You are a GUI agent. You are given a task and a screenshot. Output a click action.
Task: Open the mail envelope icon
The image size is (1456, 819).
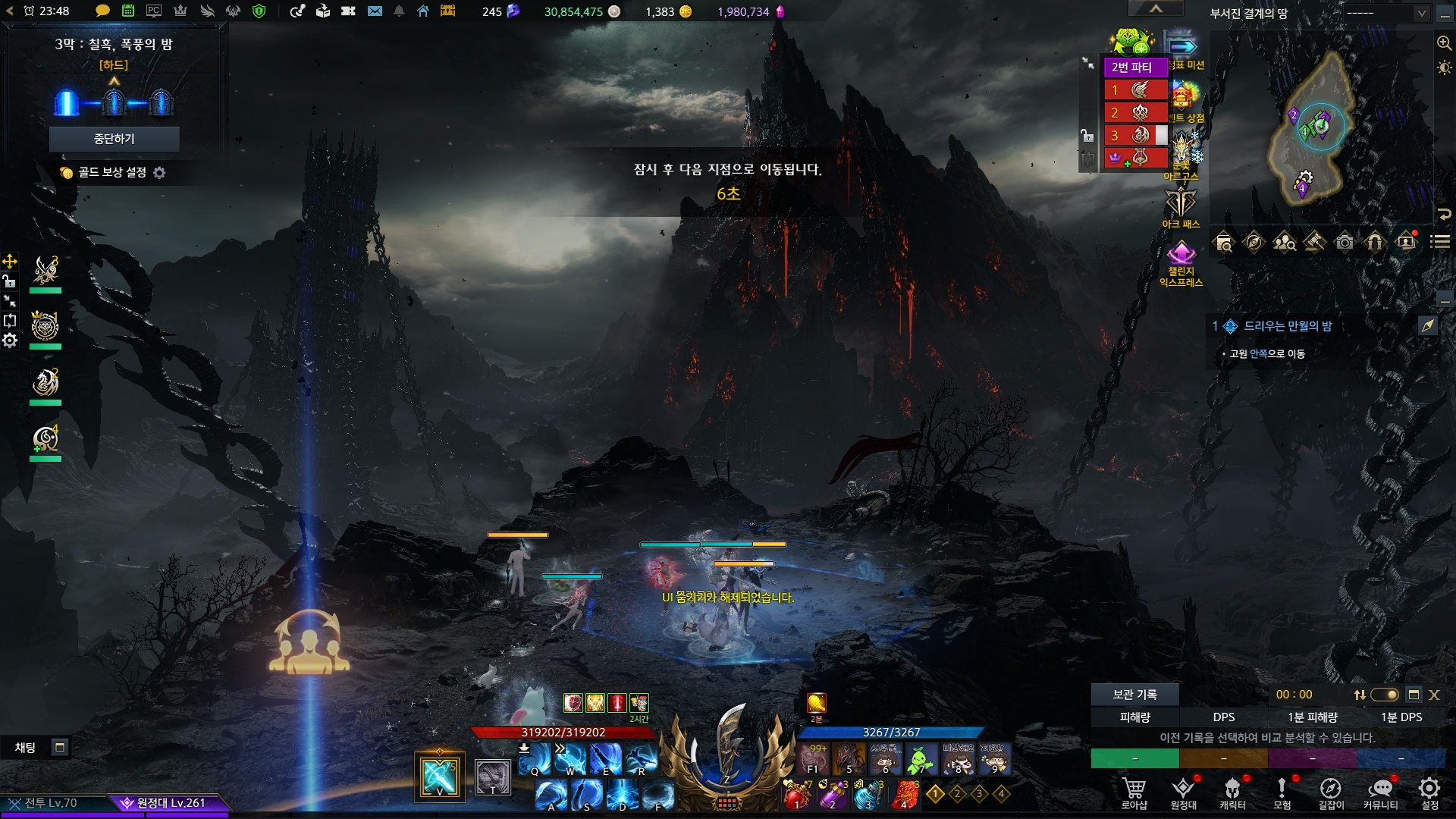pyautogui.click(x=375, y=11)
